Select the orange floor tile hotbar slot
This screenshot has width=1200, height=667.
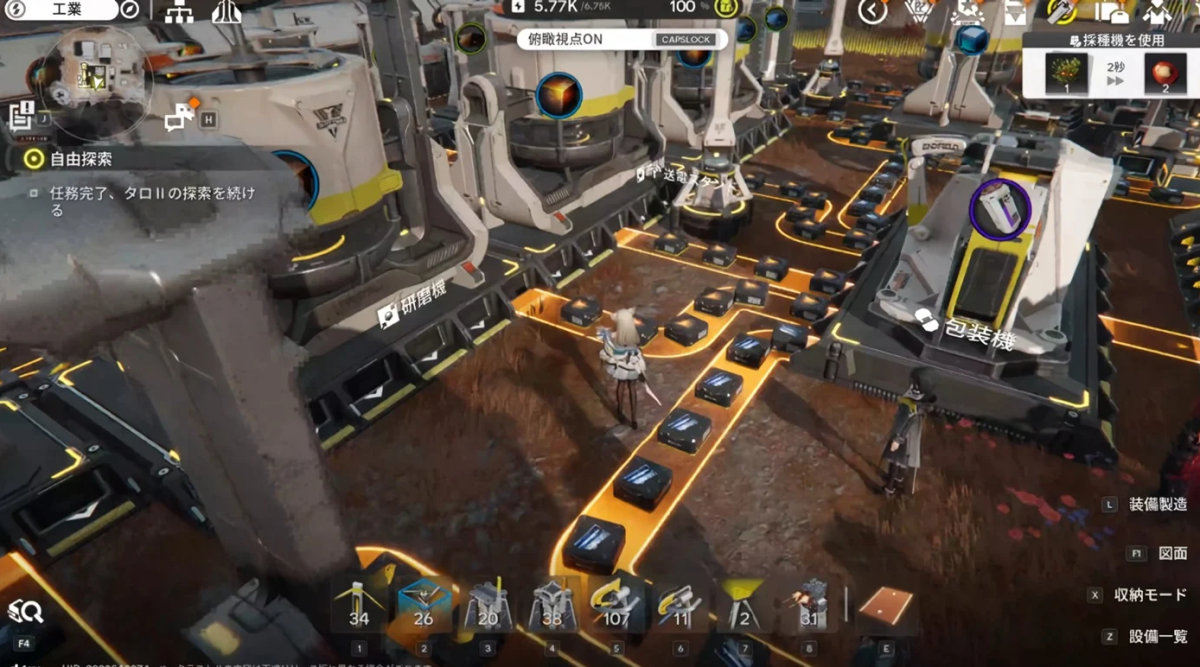(886, 605)
